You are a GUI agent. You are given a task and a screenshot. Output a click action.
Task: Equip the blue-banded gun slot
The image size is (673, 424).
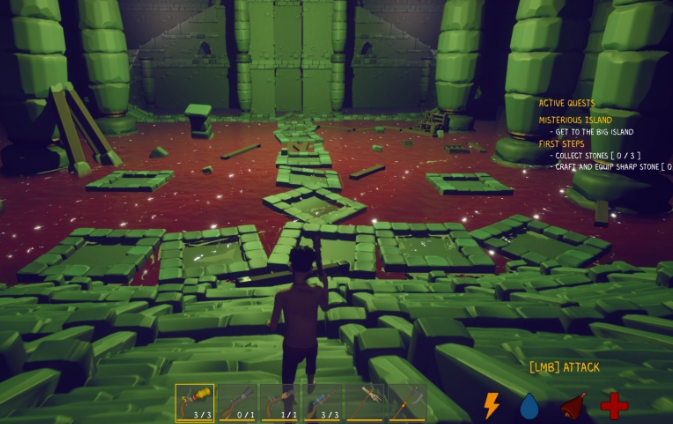(x=323, y=403)
